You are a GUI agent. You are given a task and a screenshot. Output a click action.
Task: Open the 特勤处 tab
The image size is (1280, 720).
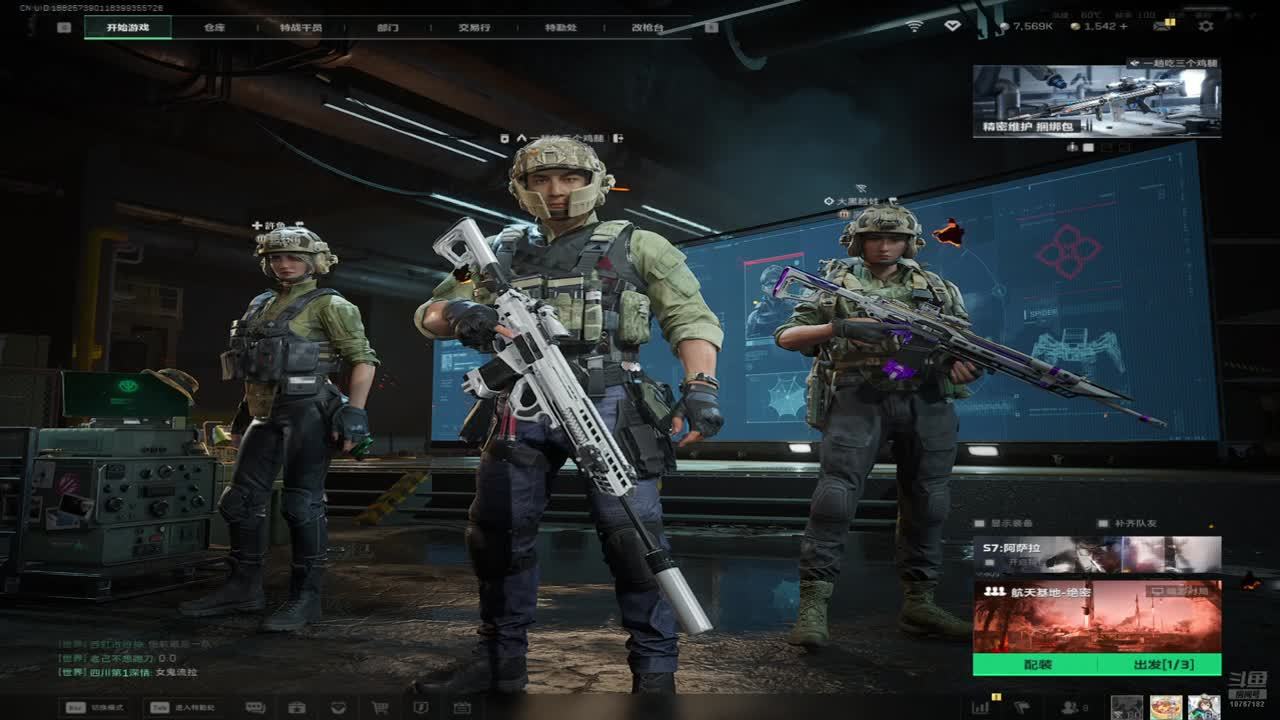tap(561, 27)
